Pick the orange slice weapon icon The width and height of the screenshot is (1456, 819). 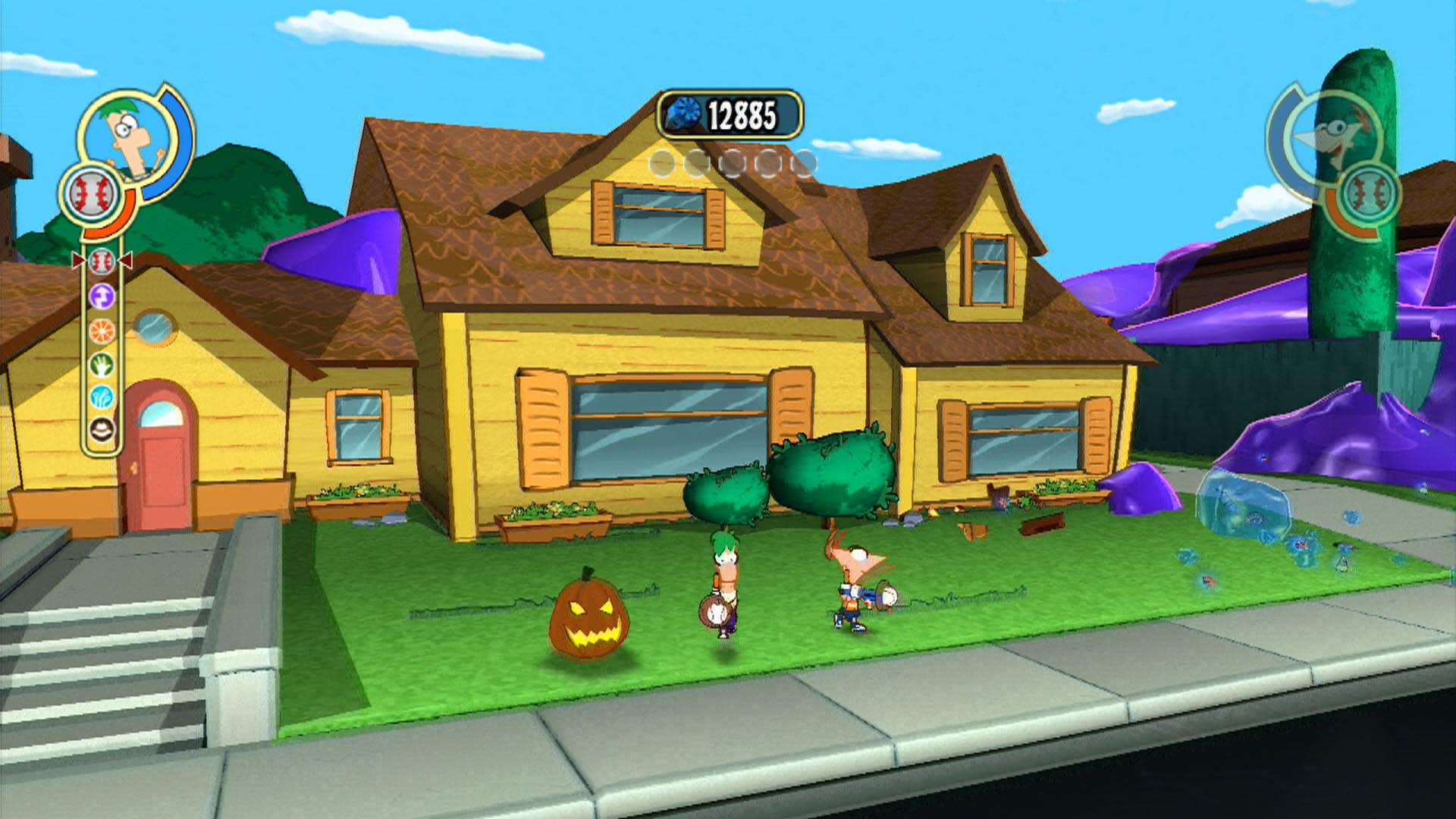pos(101,331)
